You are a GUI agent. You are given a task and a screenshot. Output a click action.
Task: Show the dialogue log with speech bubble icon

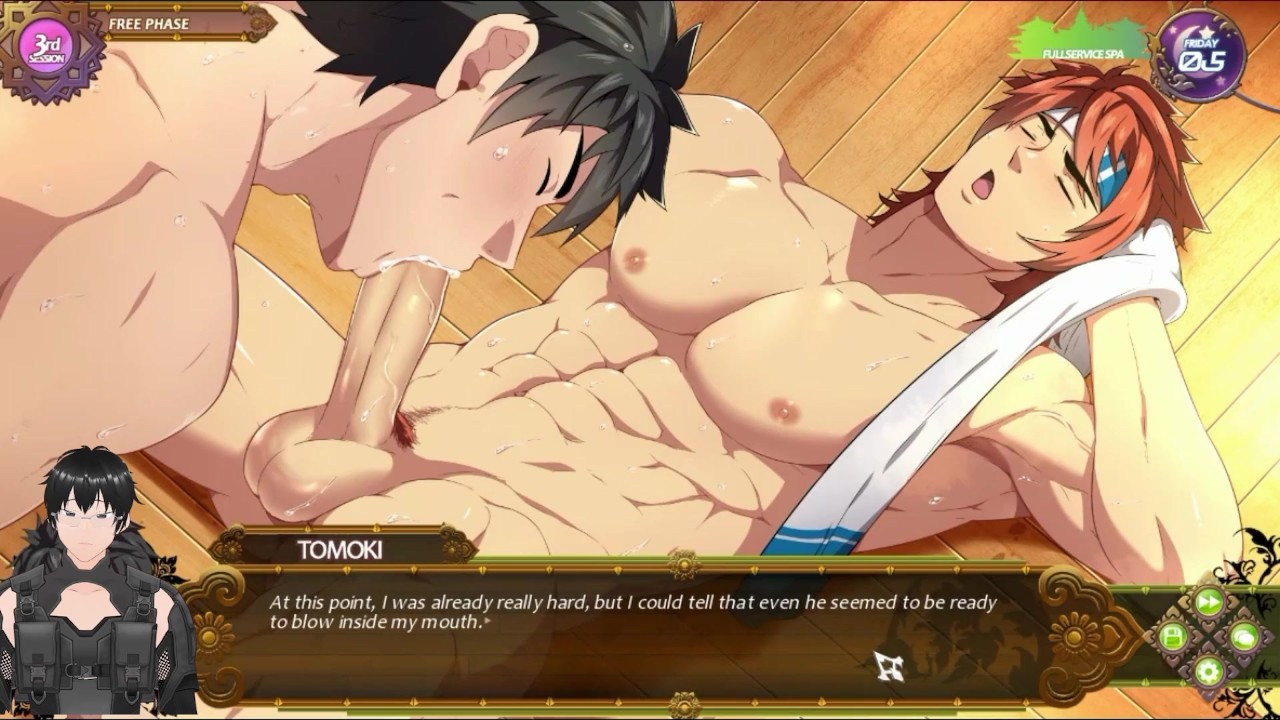pyautogui.click(x=1244, y=636)
